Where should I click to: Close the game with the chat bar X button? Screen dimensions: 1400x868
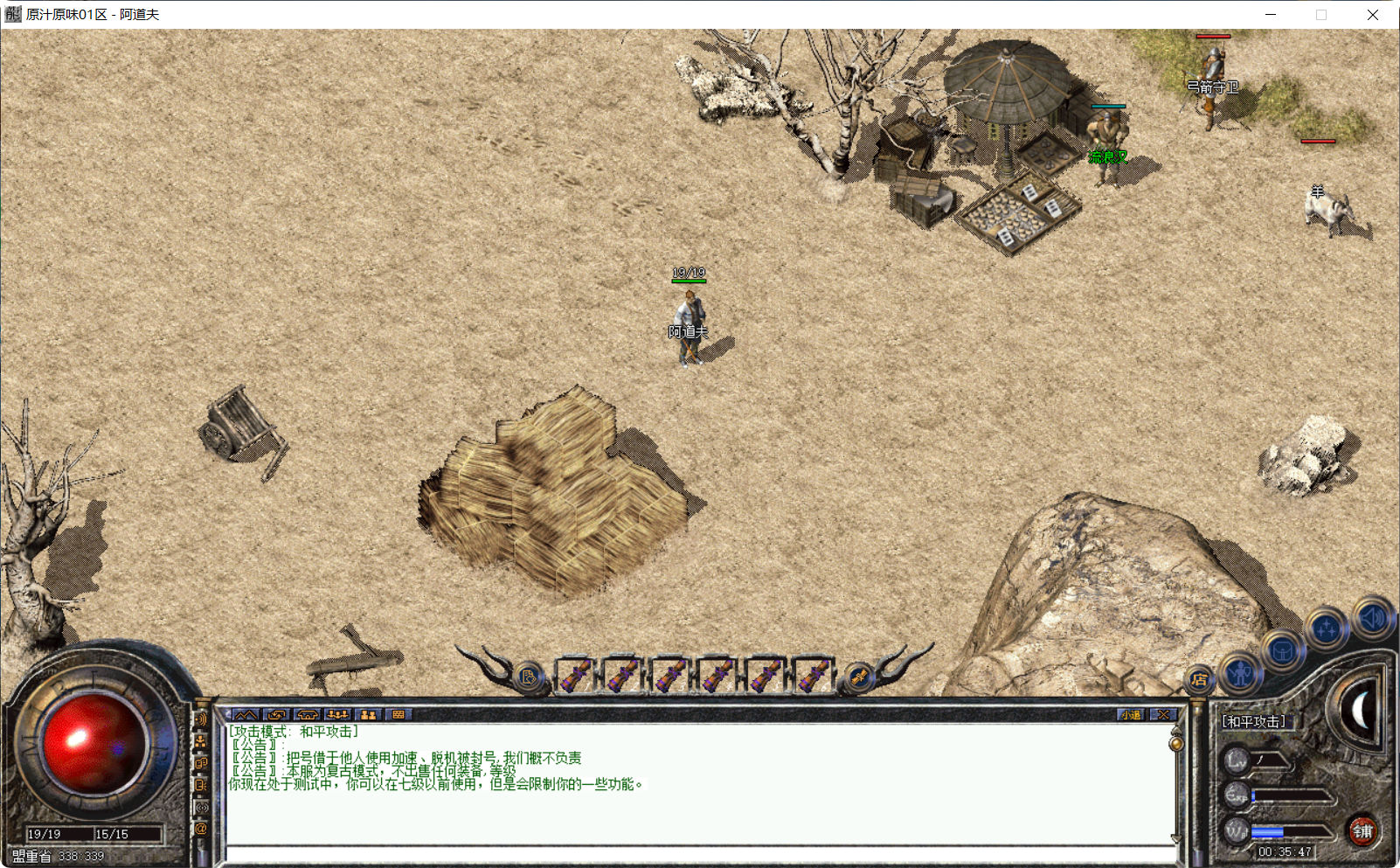click(1163, 715)
